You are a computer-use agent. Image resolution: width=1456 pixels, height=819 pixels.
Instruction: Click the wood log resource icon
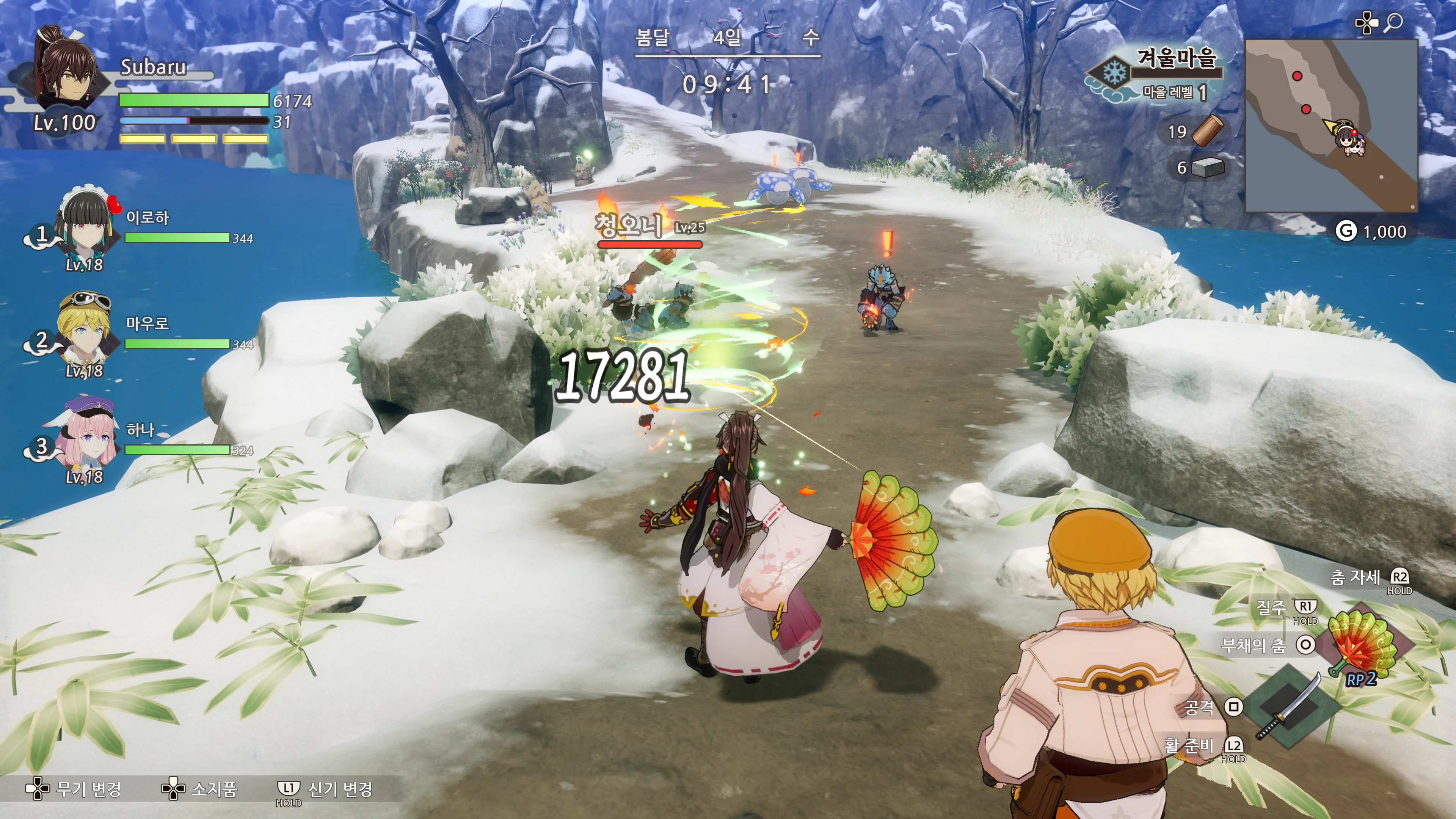pyautogui.click(x=1207, y=131)
